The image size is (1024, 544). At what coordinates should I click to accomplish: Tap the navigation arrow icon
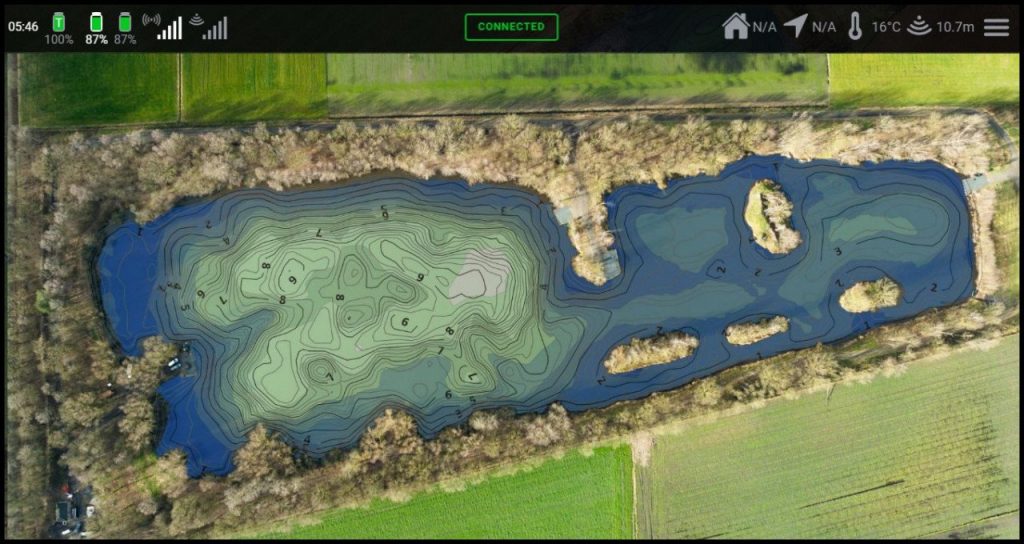pos(795,26)
